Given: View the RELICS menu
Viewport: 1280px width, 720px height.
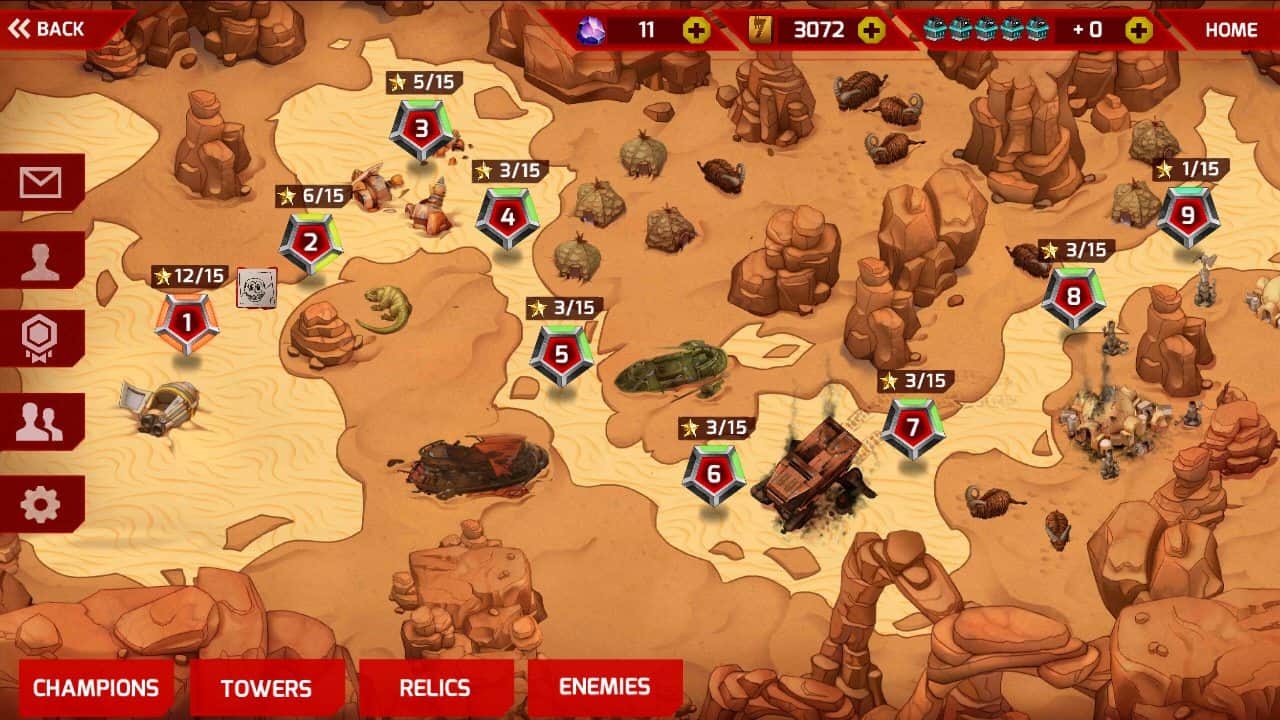Looking at the screenshot, I should pyautogui.click(x=434, y=688).
